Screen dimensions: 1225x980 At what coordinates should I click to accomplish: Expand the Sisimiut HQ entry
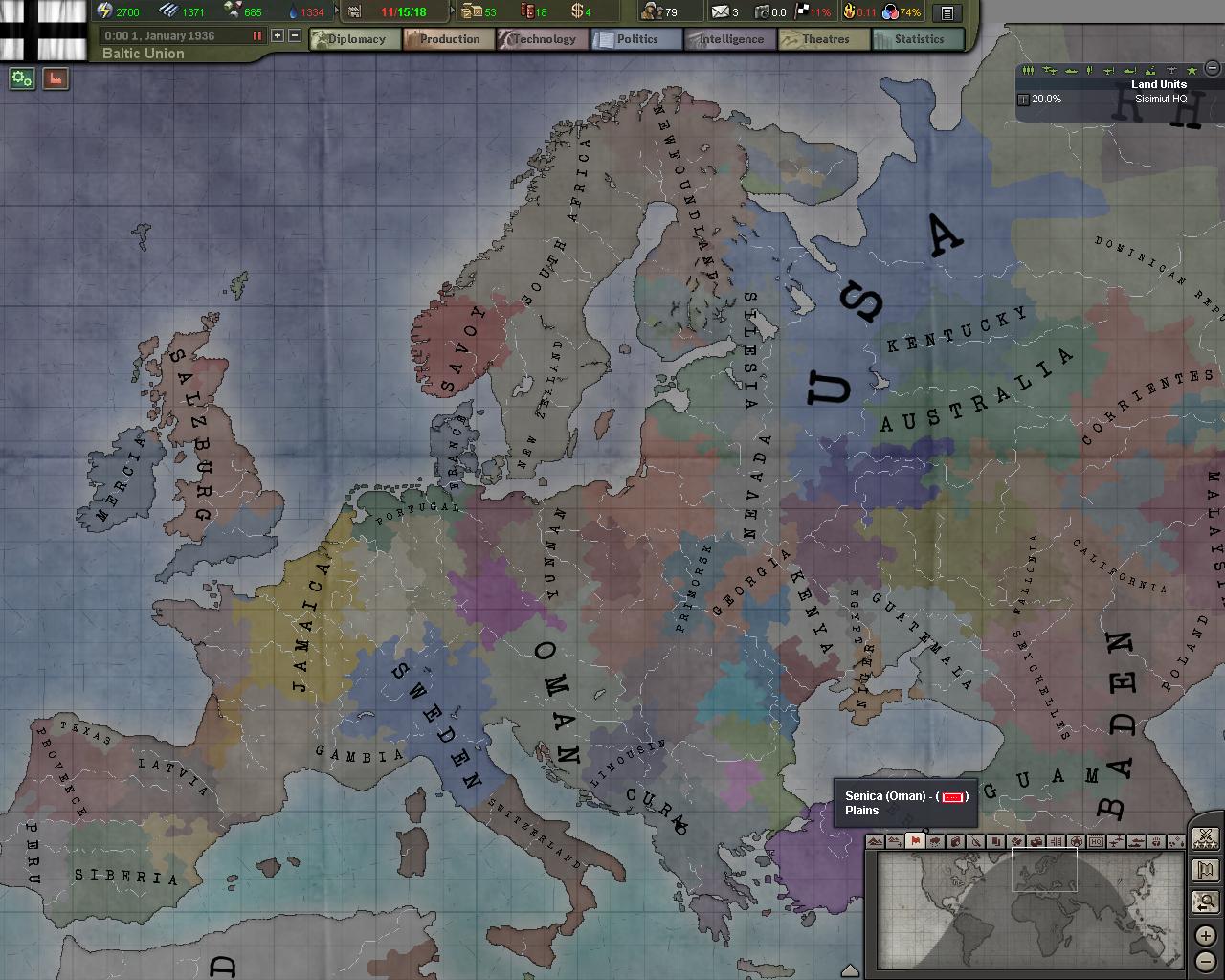(x=1023, y=100)
